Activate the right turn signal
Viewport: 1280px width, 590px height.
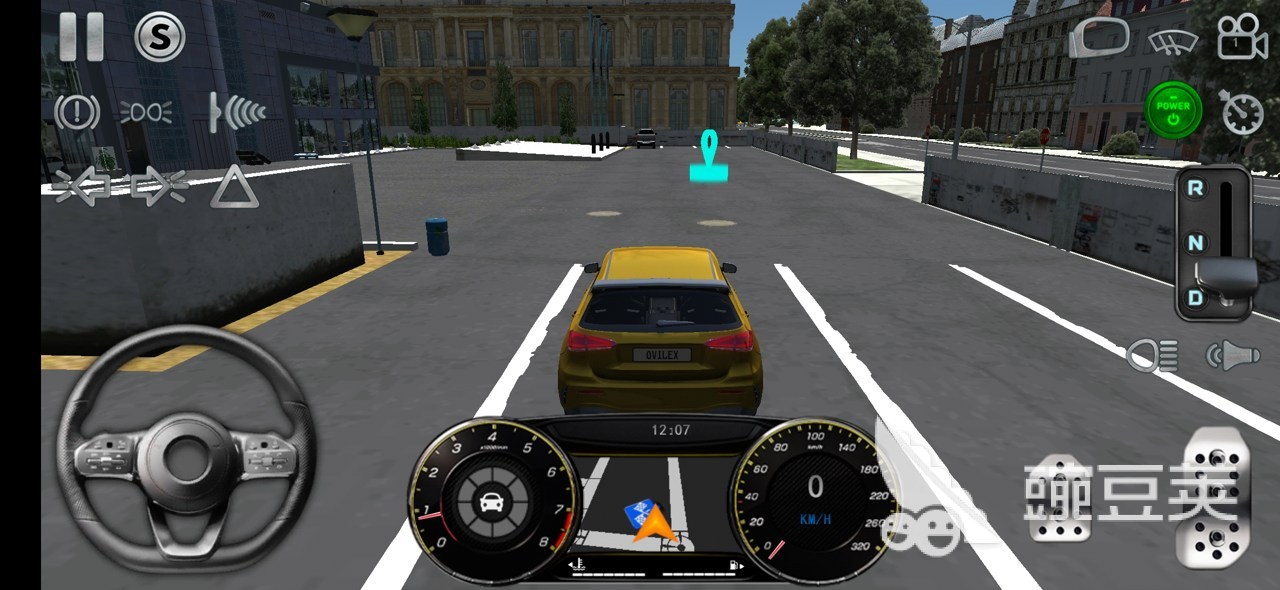click(160, 187)
